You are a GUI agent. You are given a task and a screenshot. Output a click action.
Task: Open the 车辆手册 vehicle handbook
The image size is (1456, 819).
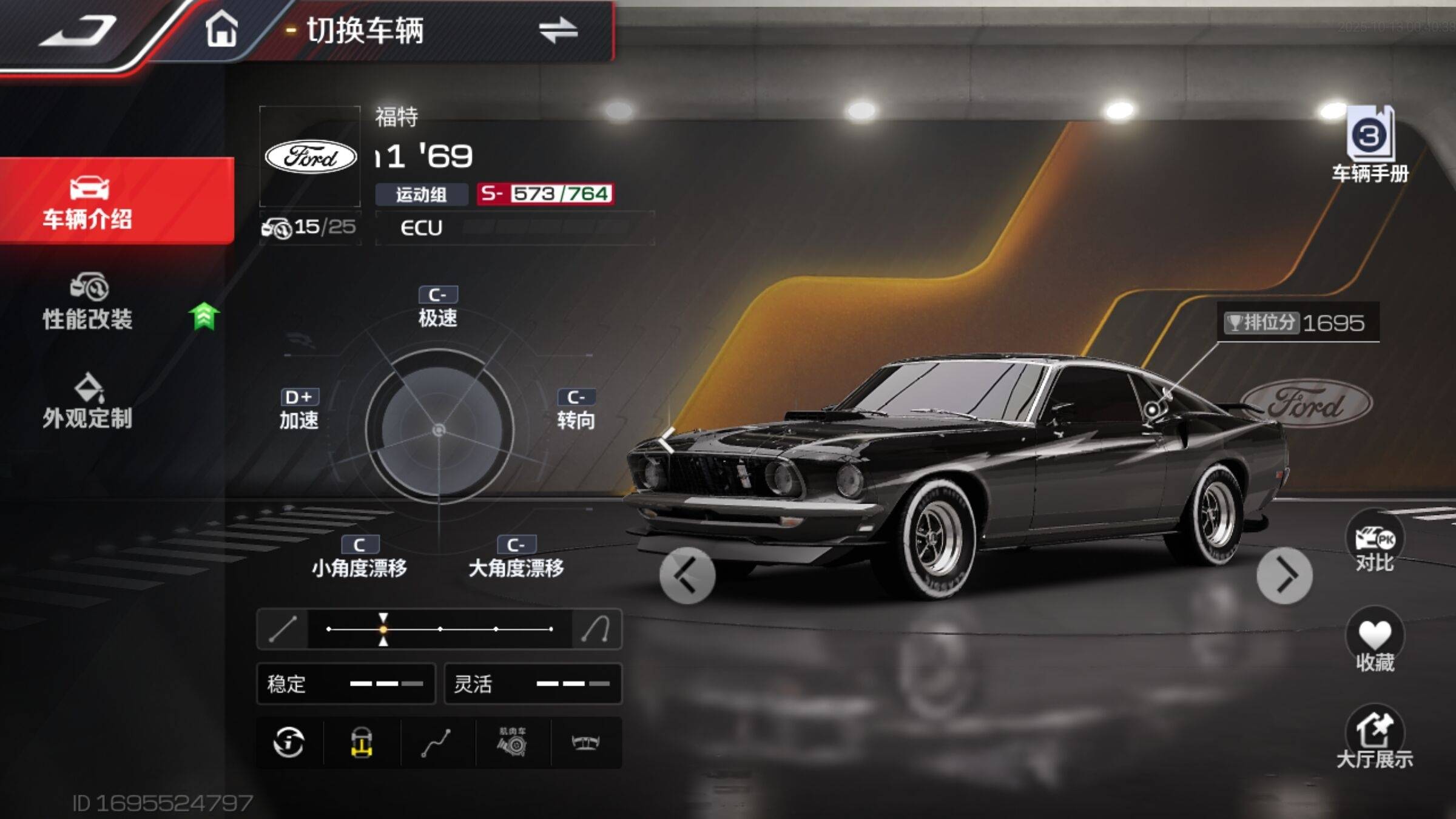click(x=1370, y=146)
